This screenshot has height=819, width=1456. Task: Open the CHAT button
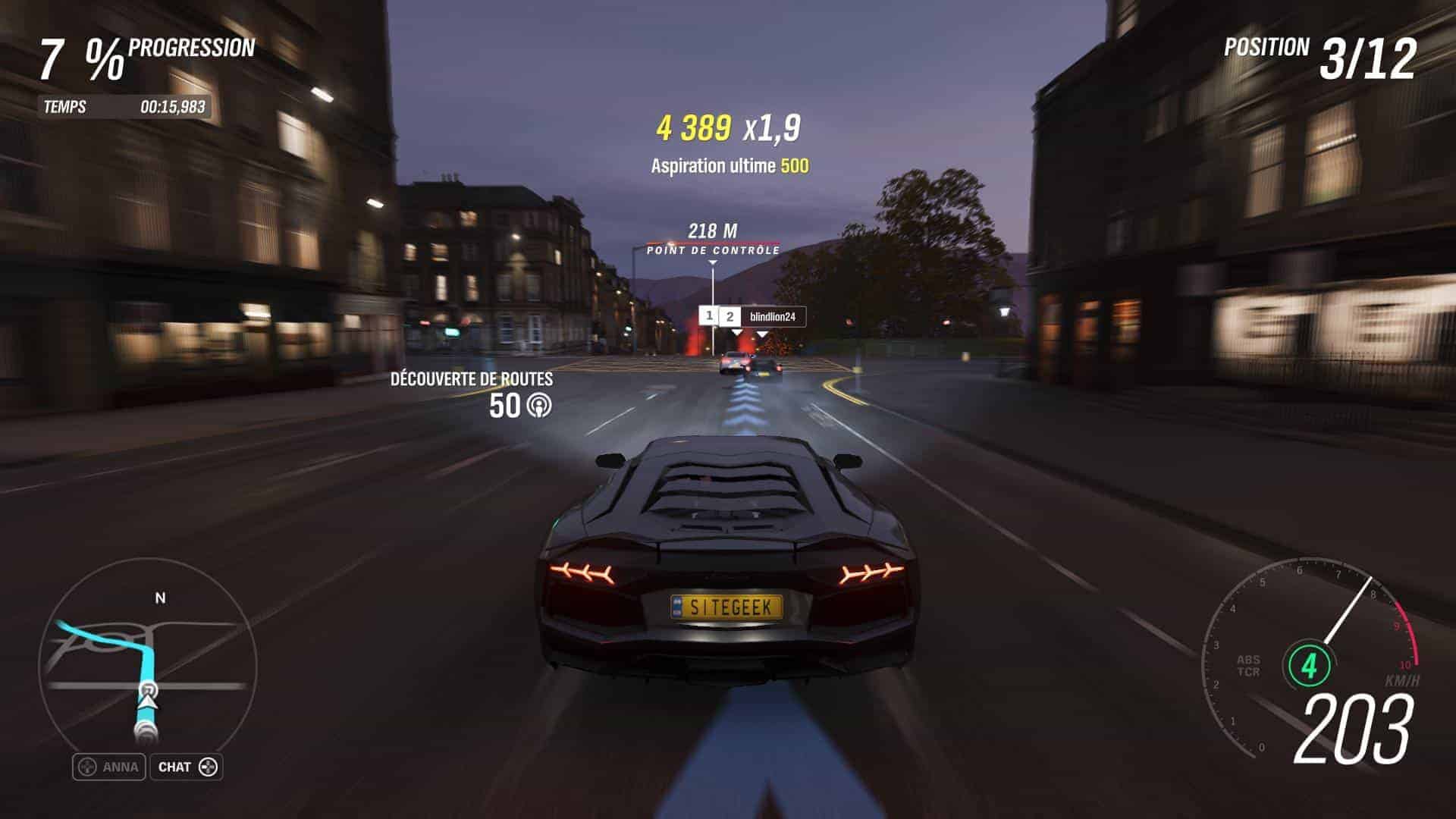click(x=187, y=767)
